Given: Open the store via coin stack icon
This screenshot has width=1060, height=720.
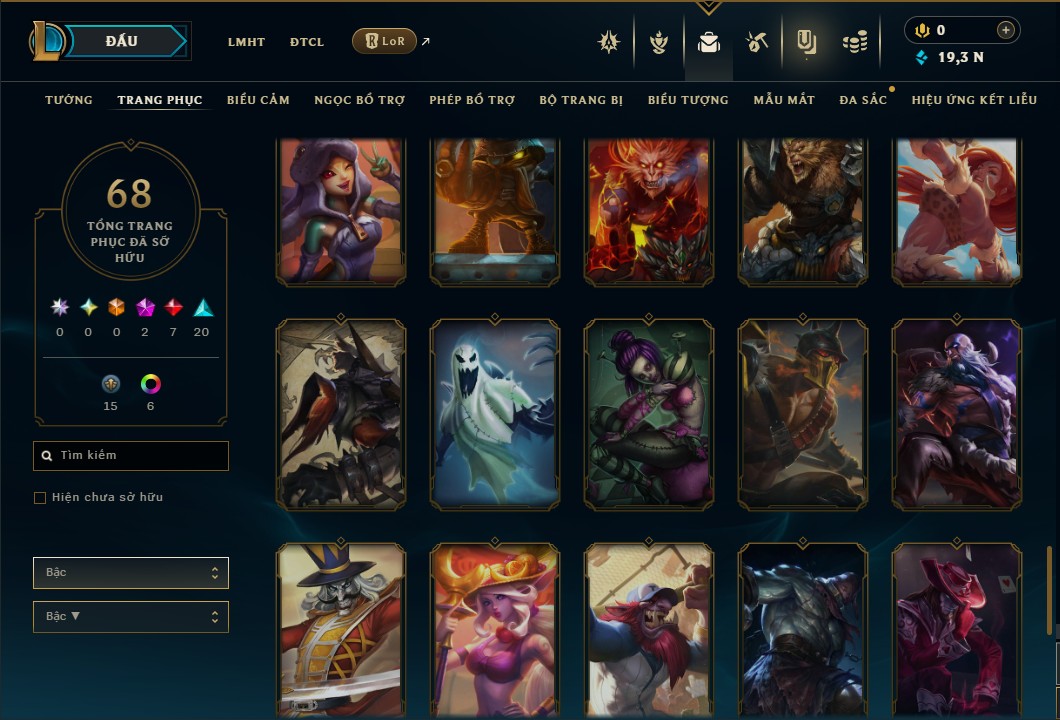Looking at the screenshot, I should tap(854, 42).
